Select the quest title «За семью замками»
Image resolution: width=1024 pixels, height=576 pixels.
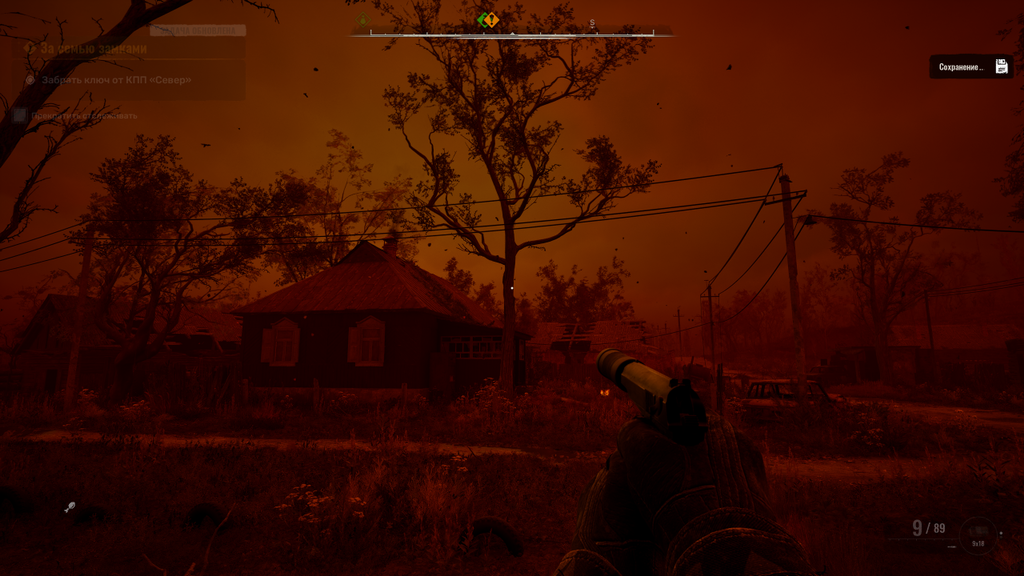[x=94, y=48]
